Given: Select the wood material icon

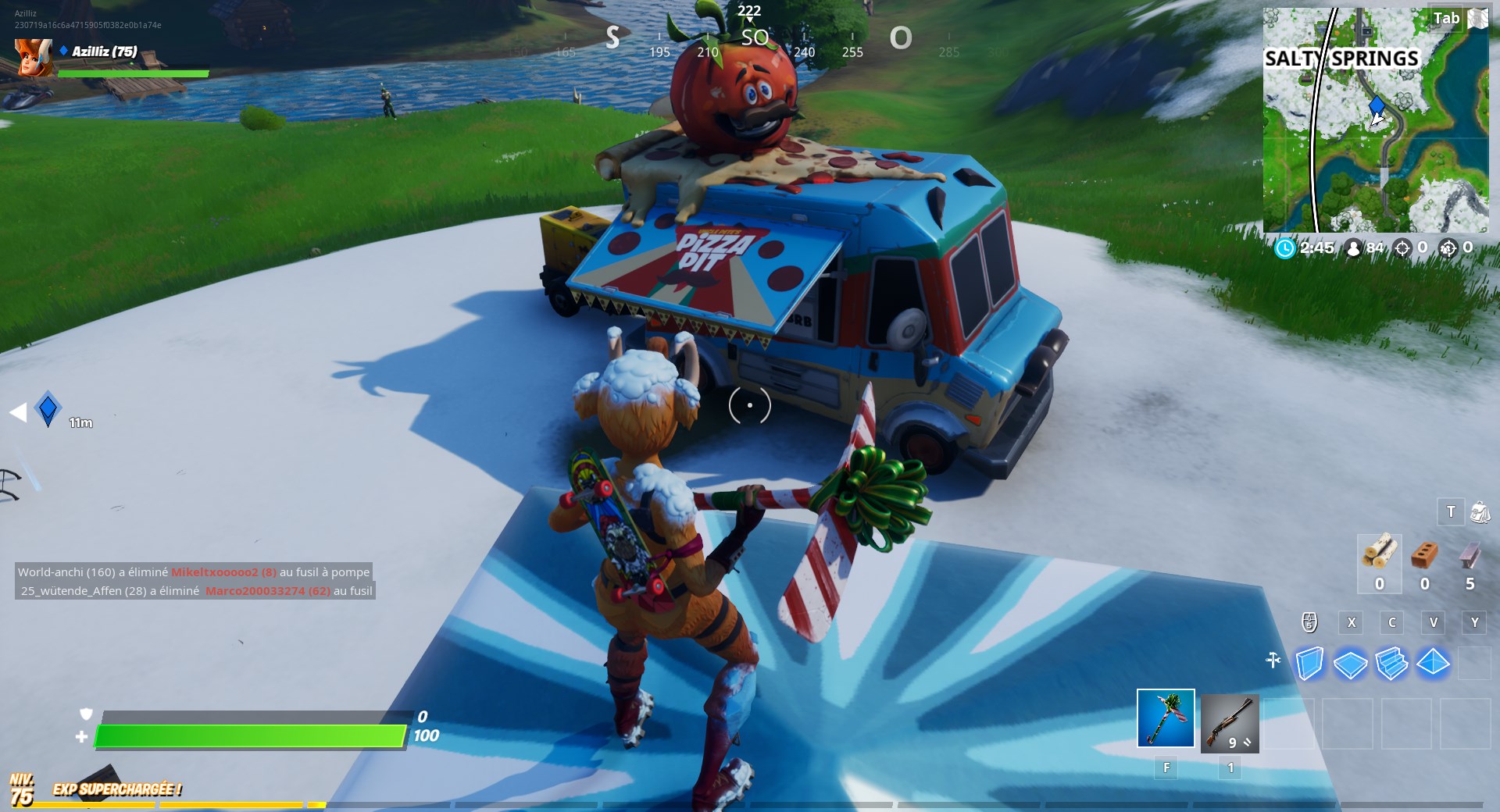Looking at the screenshot, I should tap(1380, 554).
